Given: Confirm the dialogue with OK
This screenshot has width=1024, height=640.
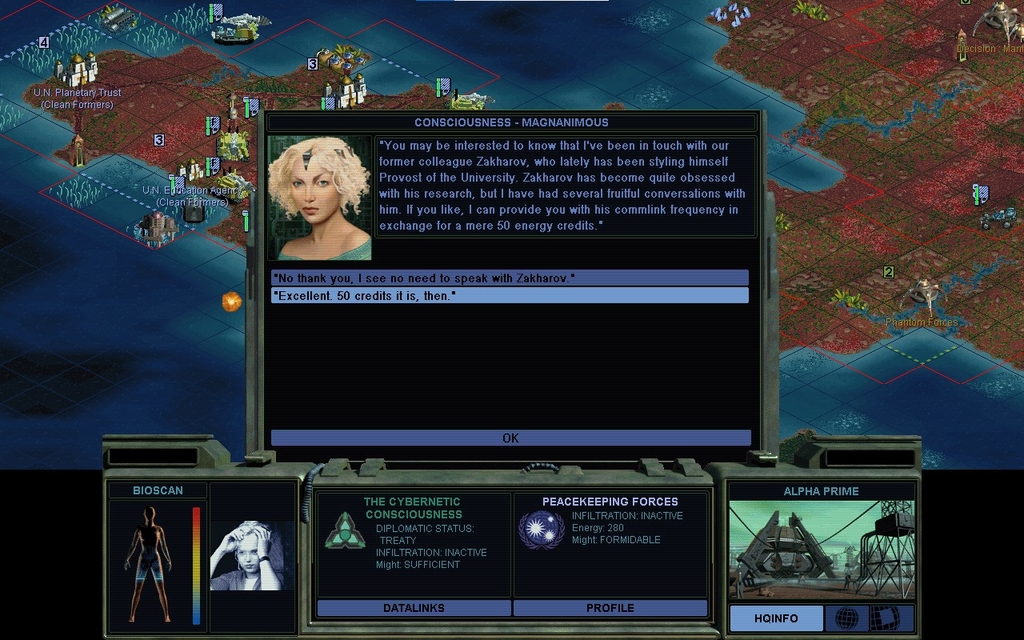Looking at the screenshot, I should click(510, 438).
